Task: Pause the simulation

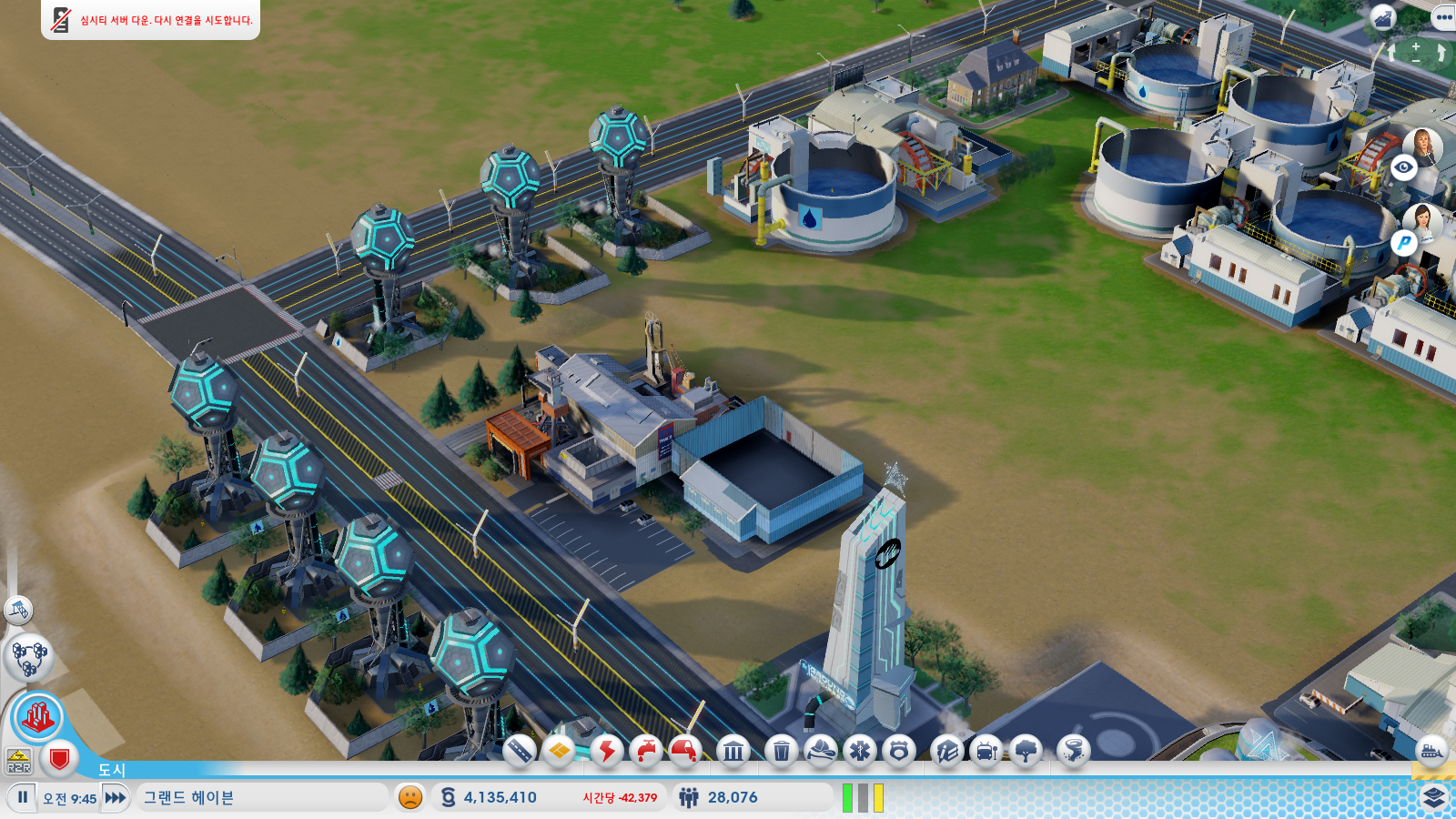Action: tap(23, 797)
